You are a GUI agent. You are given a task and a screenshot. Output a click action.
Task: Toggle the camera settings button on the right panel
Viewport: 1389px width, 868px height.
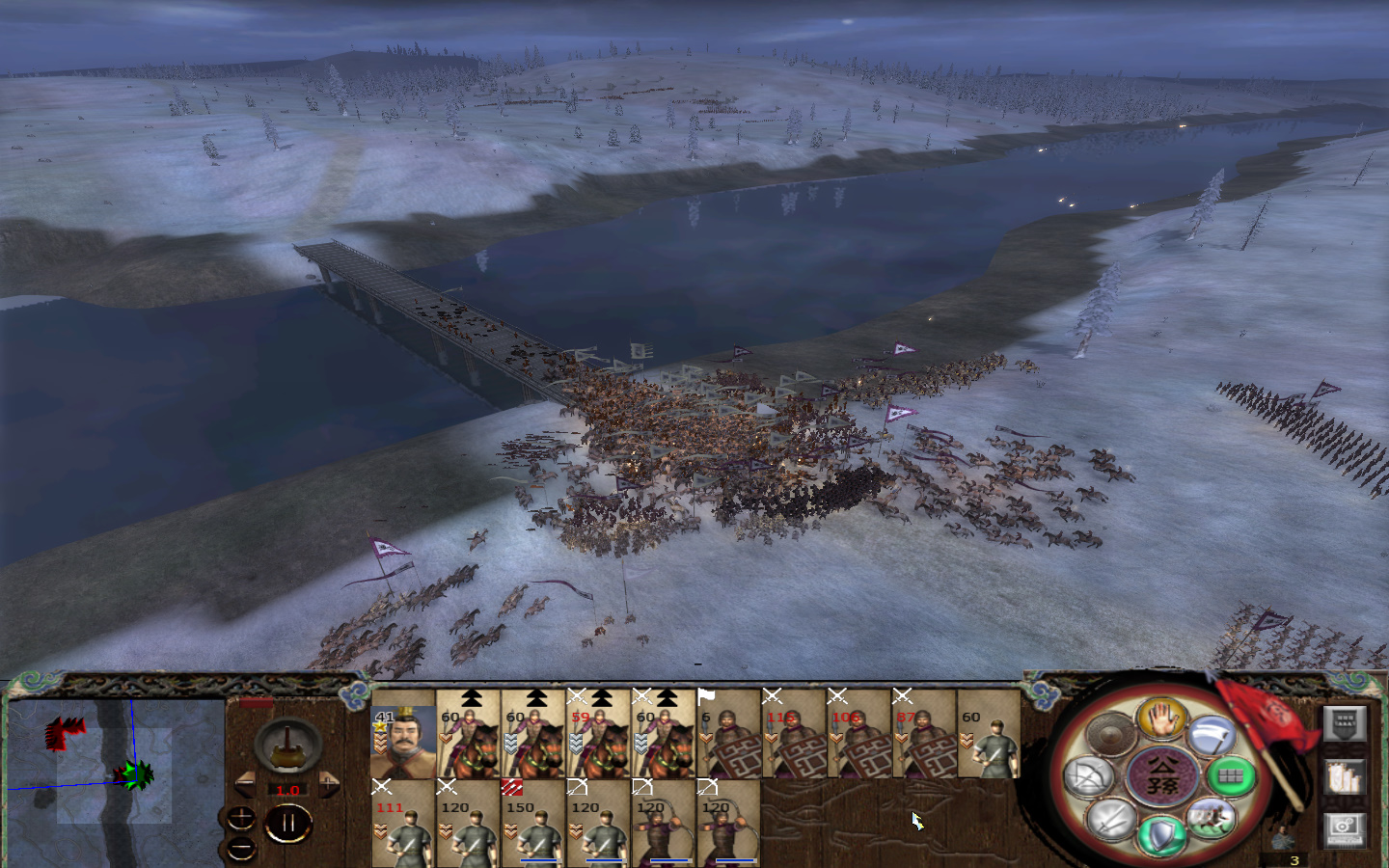click(1343, 829)
